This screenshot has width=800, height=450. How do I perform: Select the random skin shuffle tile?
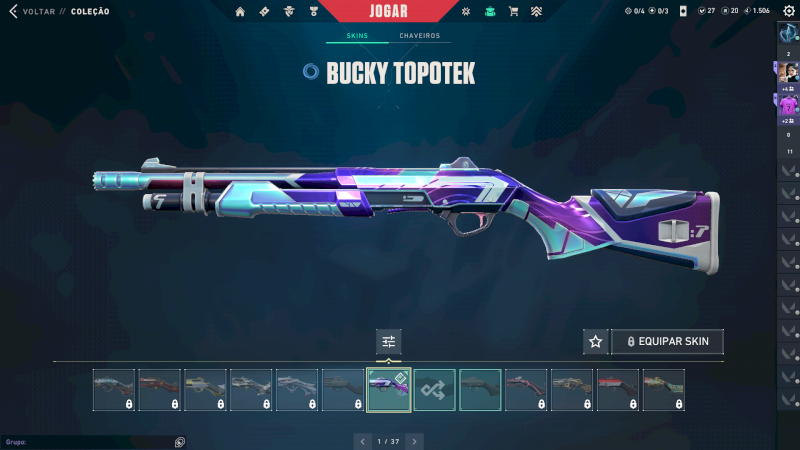[435, 390]
